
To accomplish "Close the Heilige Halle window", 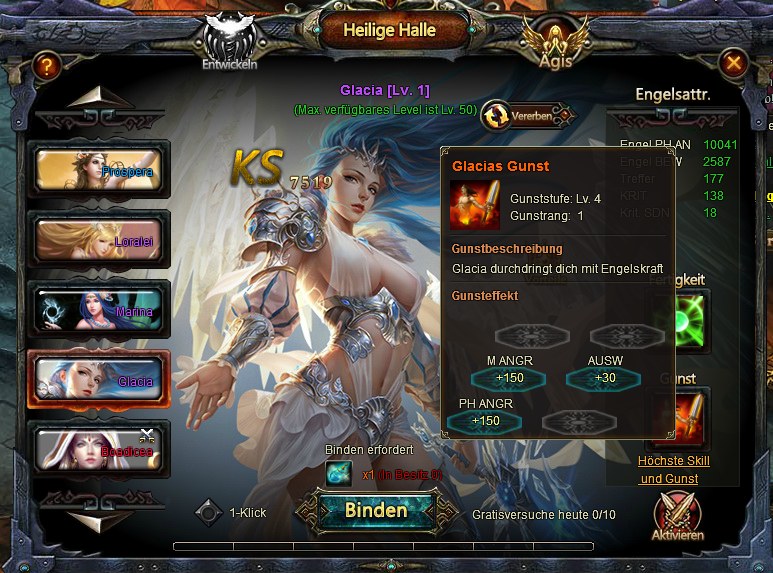I will pyautogui.click(x=734, y=65).
